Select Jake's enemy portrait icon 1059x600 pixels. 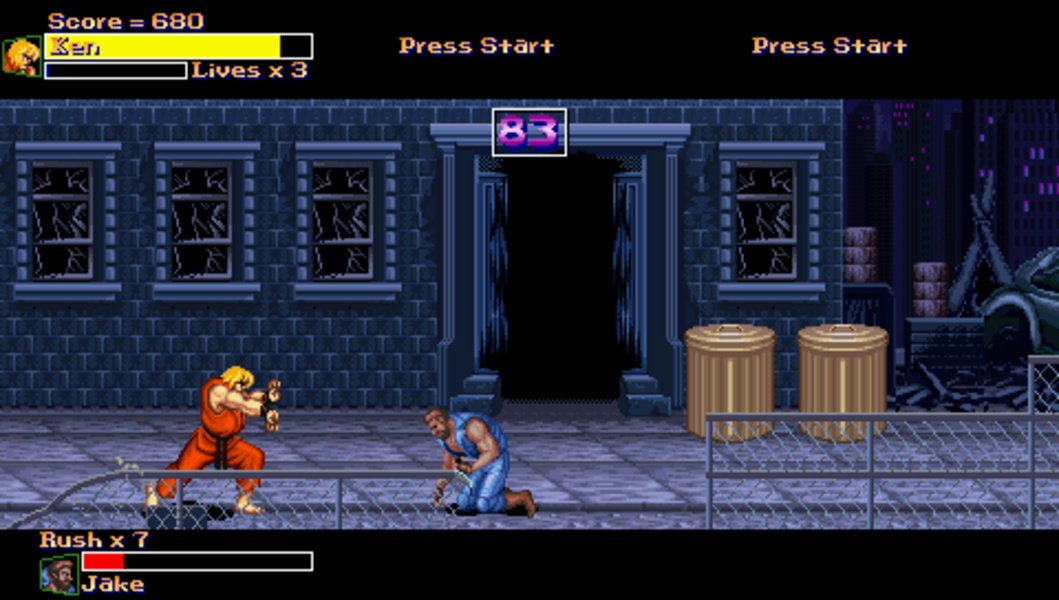tap(59, 575)
